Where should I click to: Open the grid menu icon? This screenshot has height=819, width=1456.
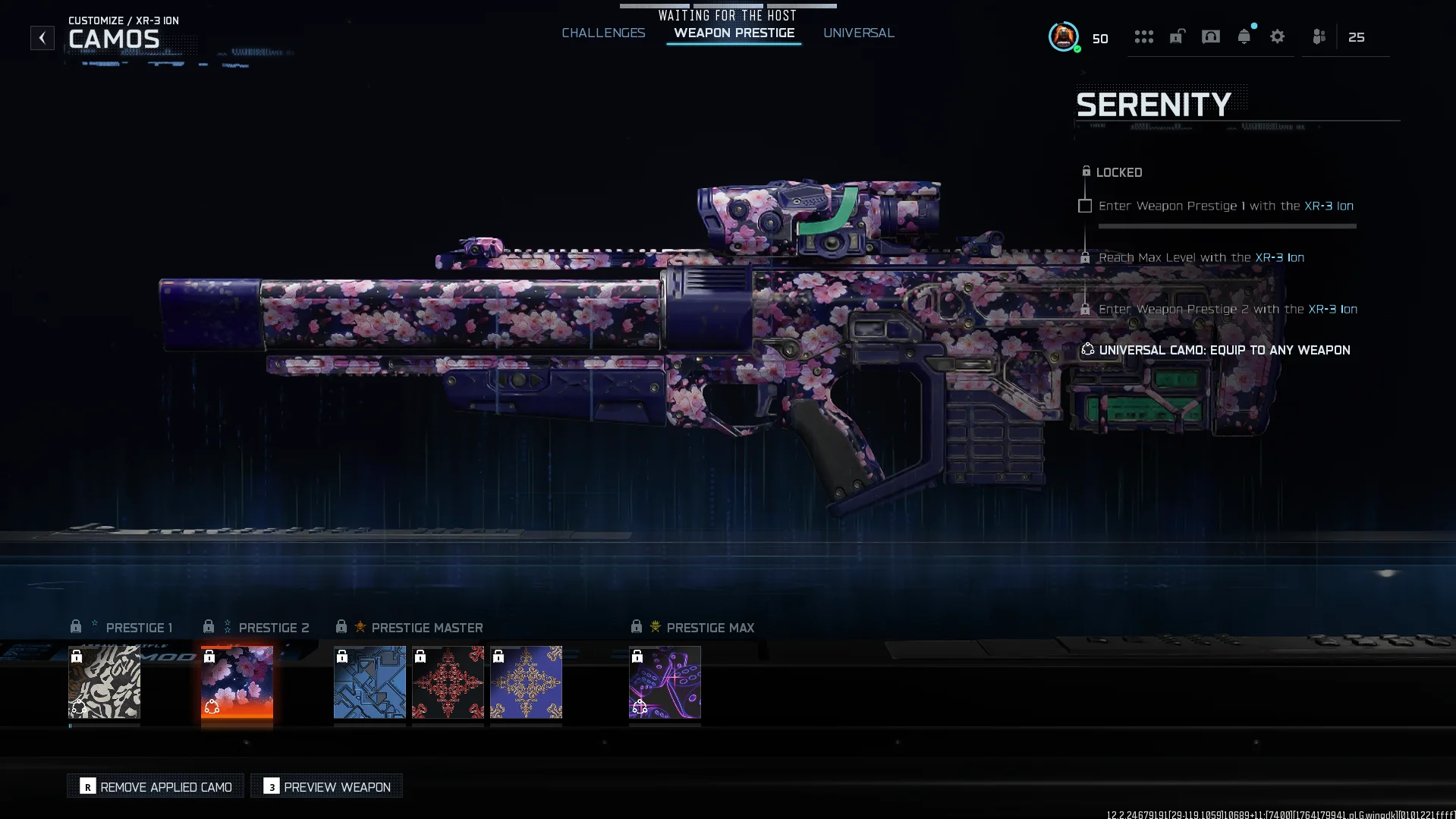[x=1143, y=36]
